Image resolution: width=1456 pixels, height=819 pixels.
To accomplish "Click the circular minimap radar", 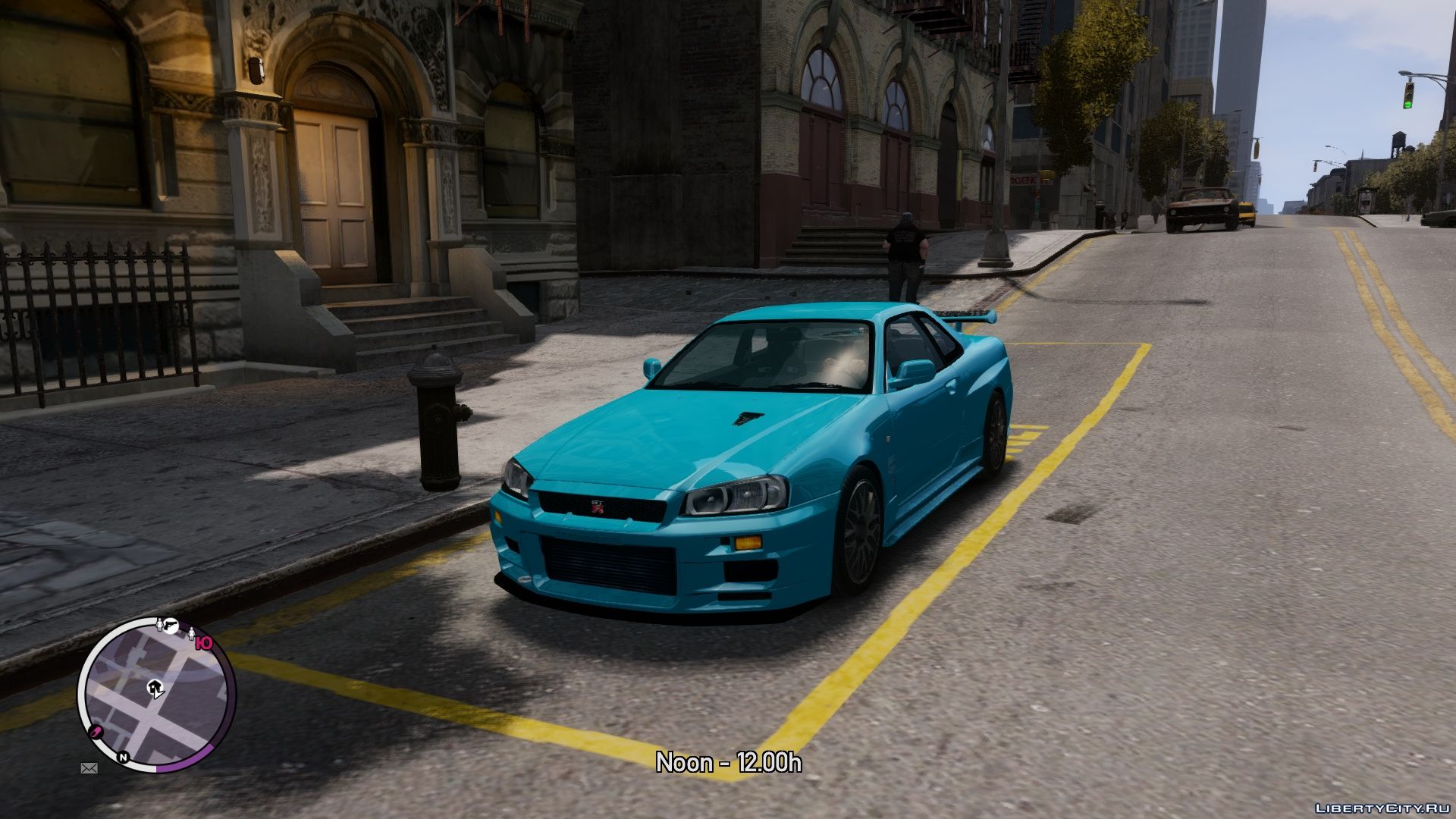I will click(156, 695).
